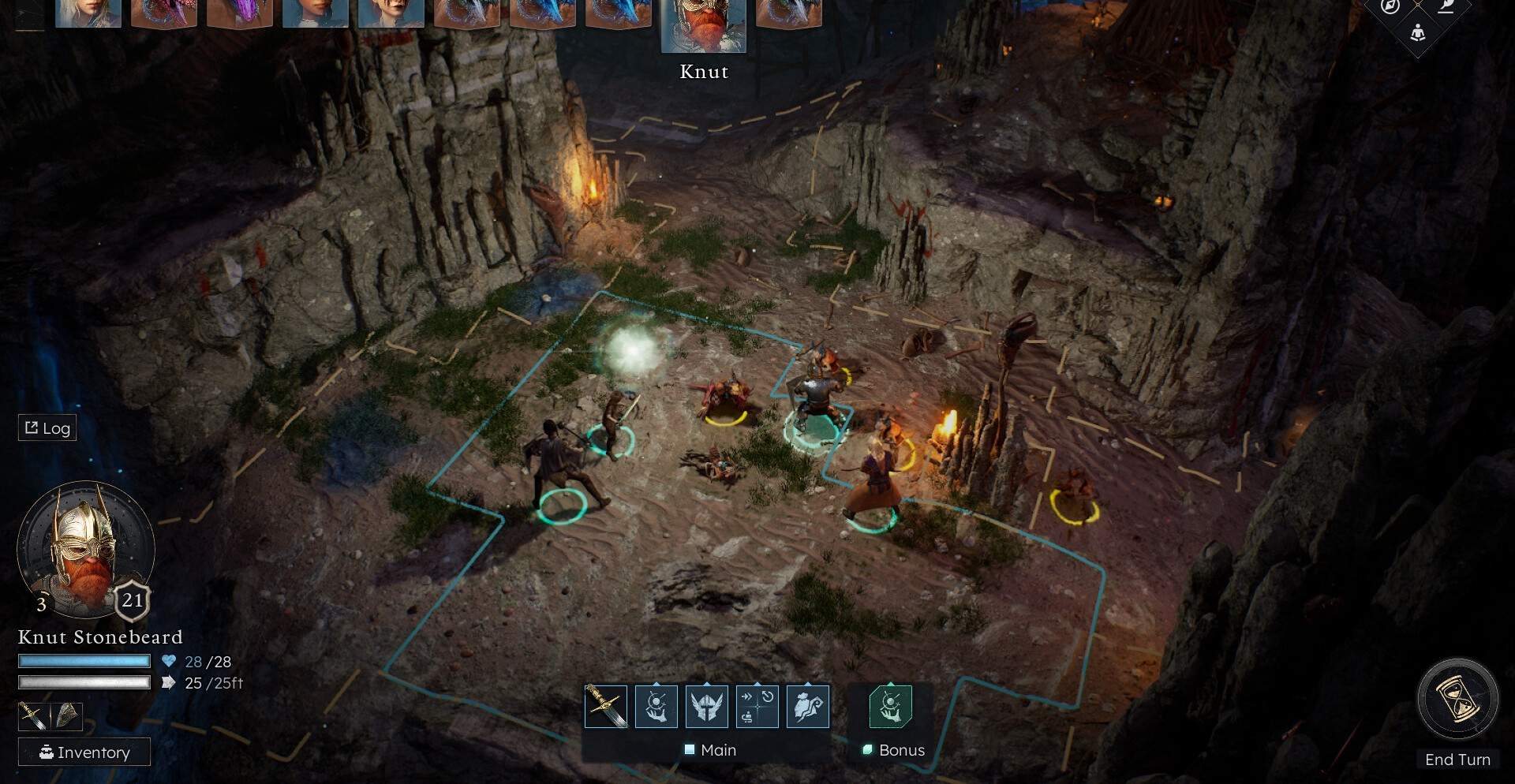1515x784 pixels.
Task: Click Knut Stonebeard's large character portrait
Action: pyautogui.click(x=84, y=550)
